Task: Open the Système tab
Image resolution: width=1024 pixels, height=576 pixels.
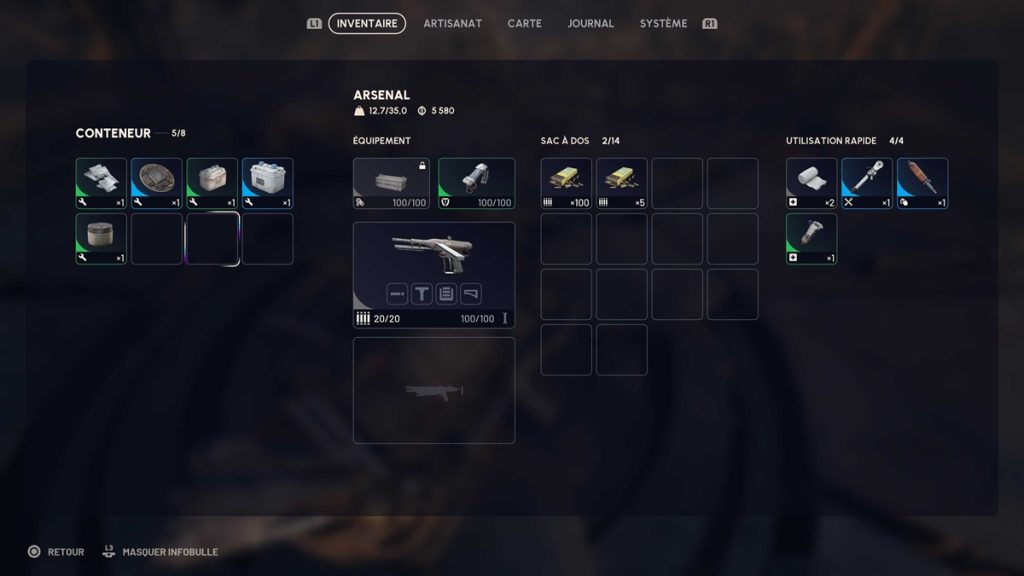Action: 663,23
